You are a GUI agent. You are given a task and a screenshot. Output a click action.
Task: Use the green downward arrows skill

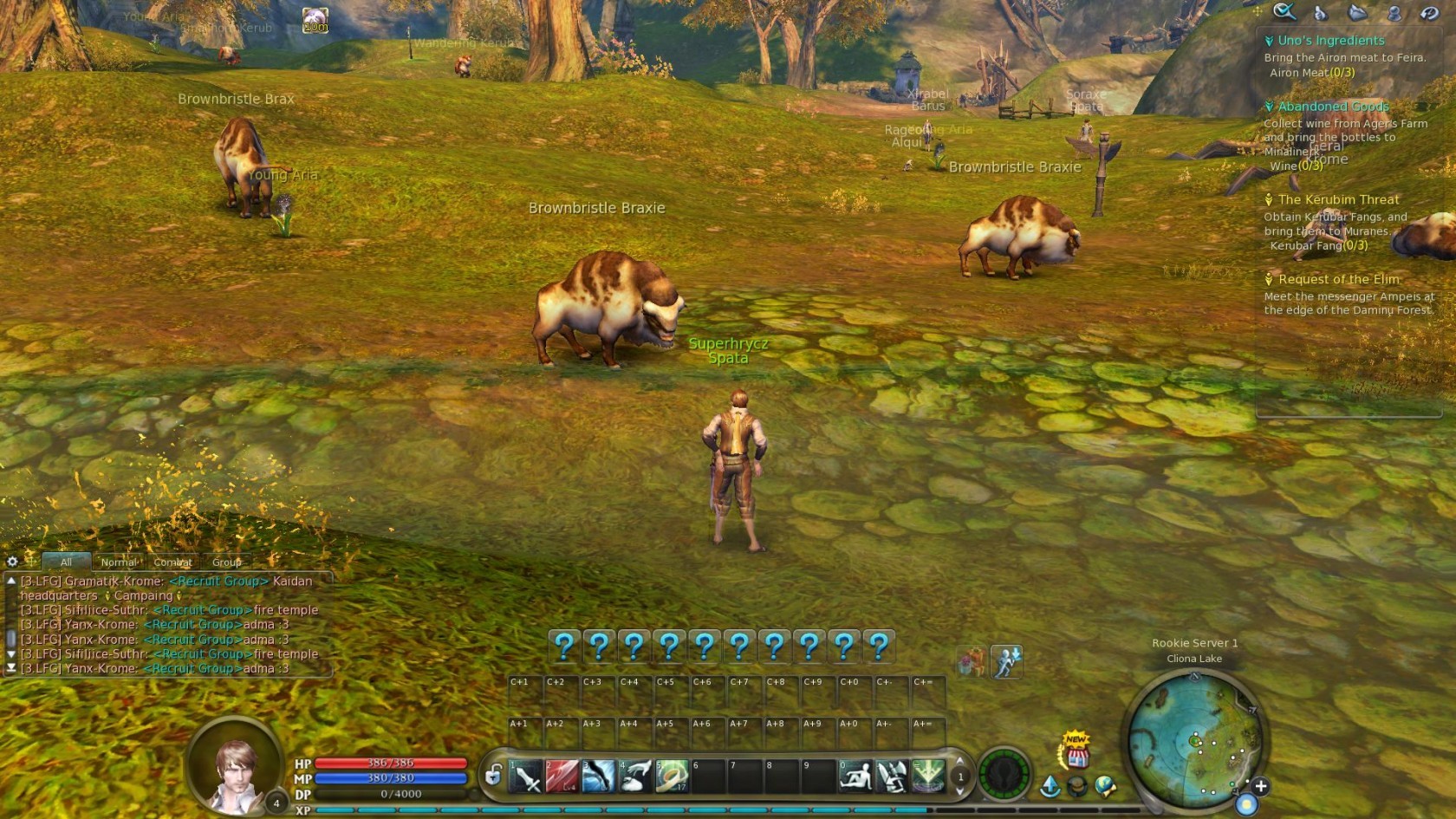(928, 777)
